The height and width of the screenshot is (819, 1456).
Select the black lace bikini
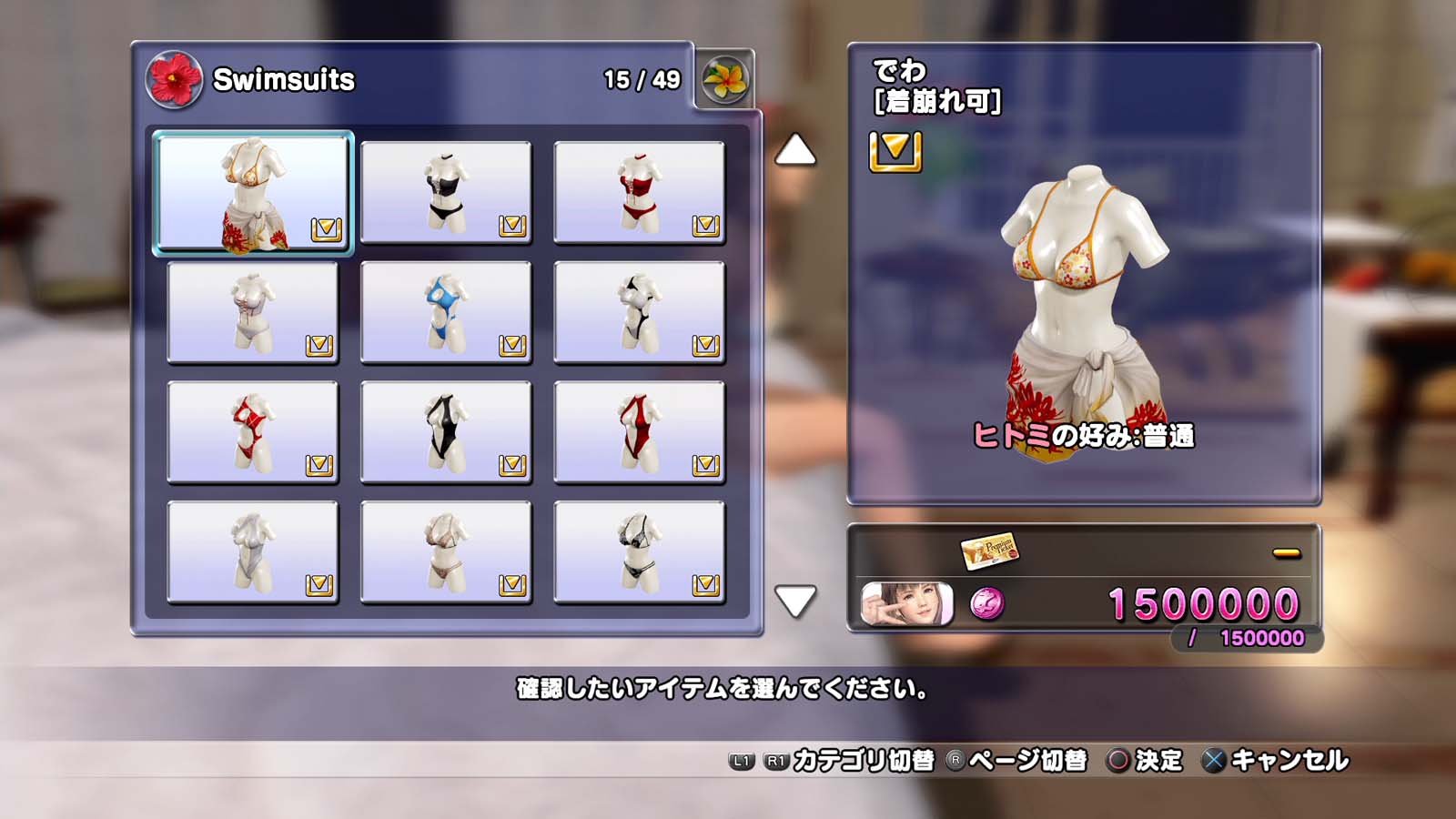click(x=639, y=552)
